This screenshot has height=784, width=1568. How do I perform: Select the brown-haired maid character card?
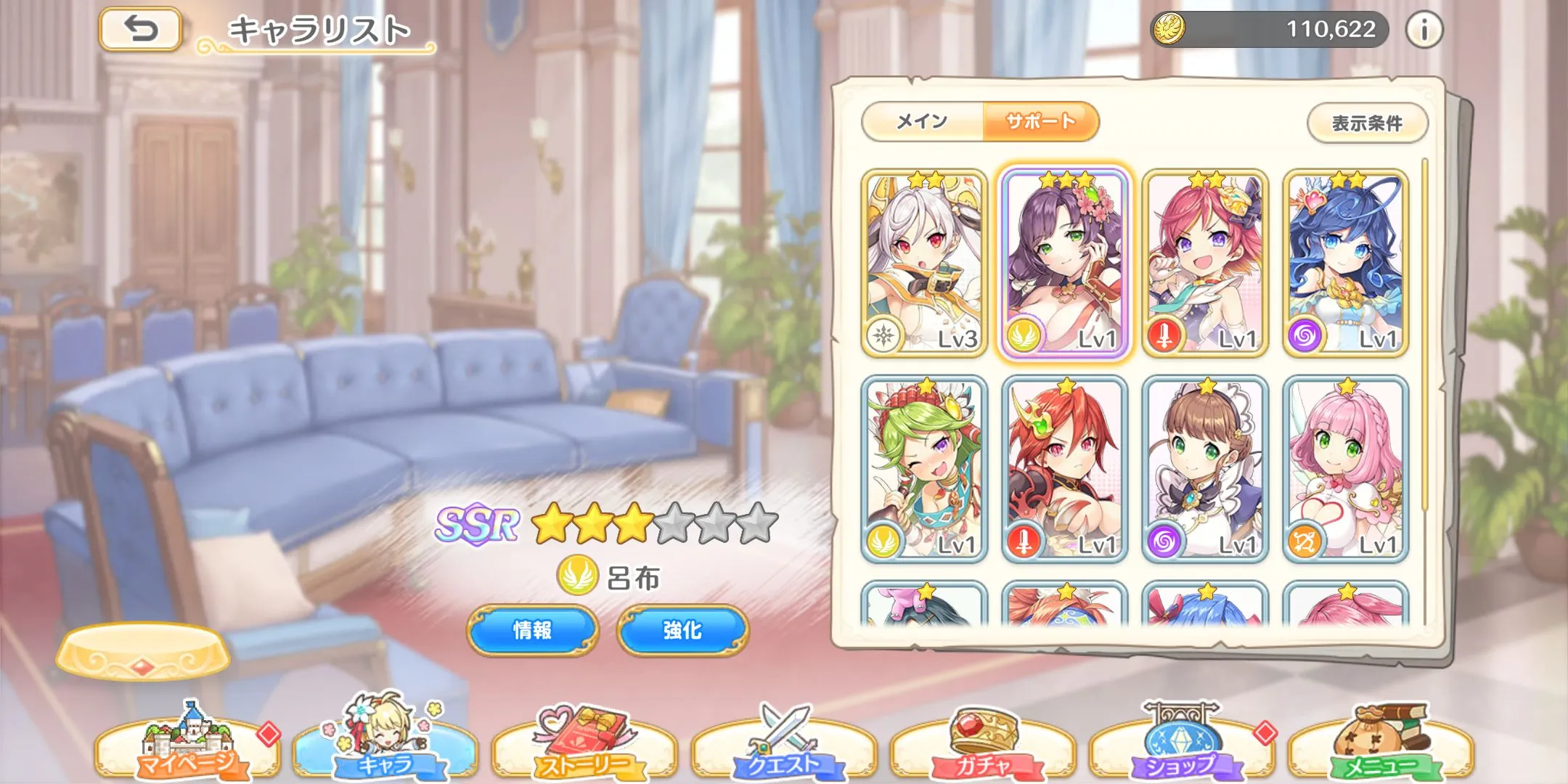pos(1205,470)
